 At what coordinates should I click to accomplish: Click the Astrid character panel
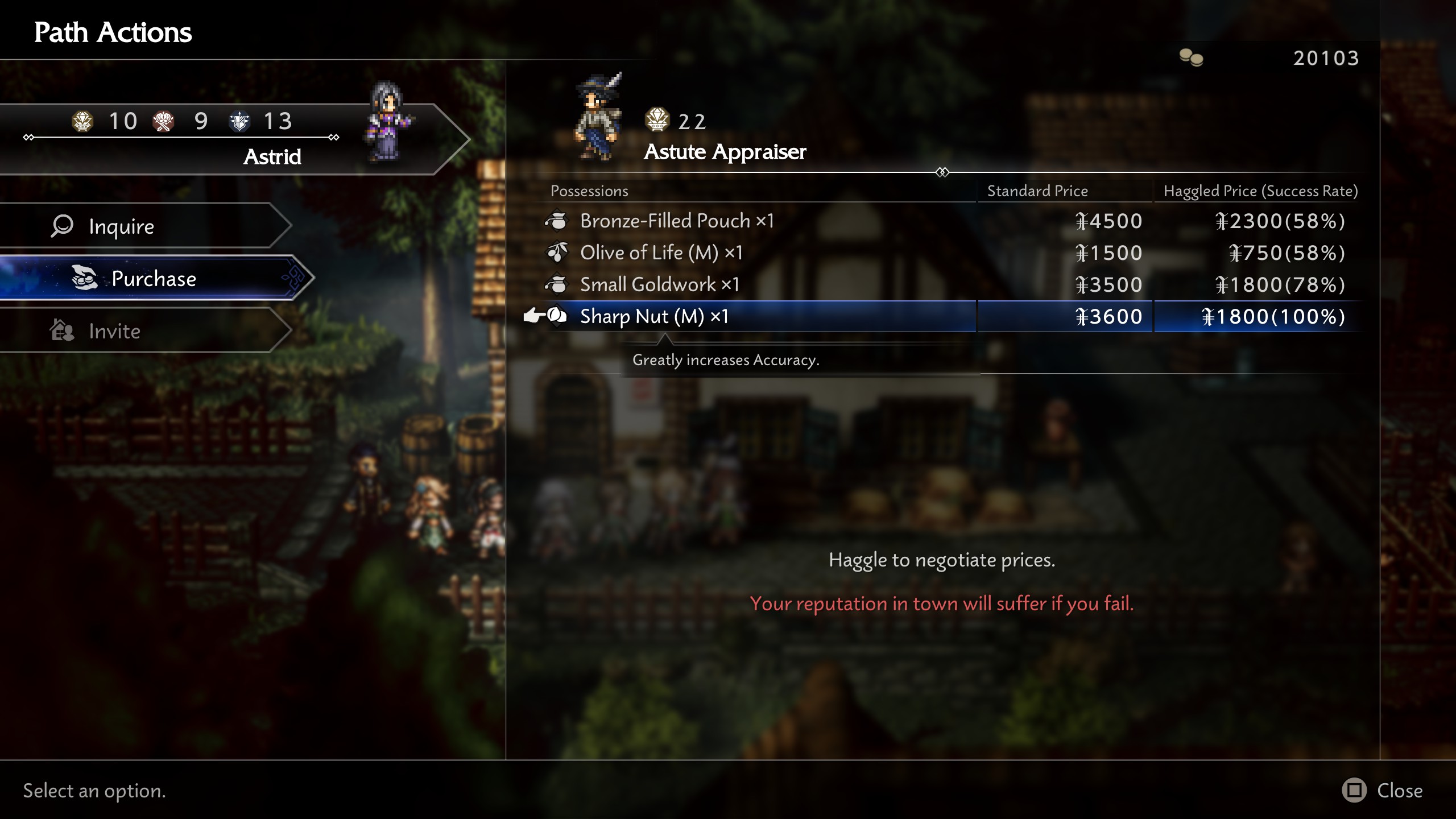227,139
